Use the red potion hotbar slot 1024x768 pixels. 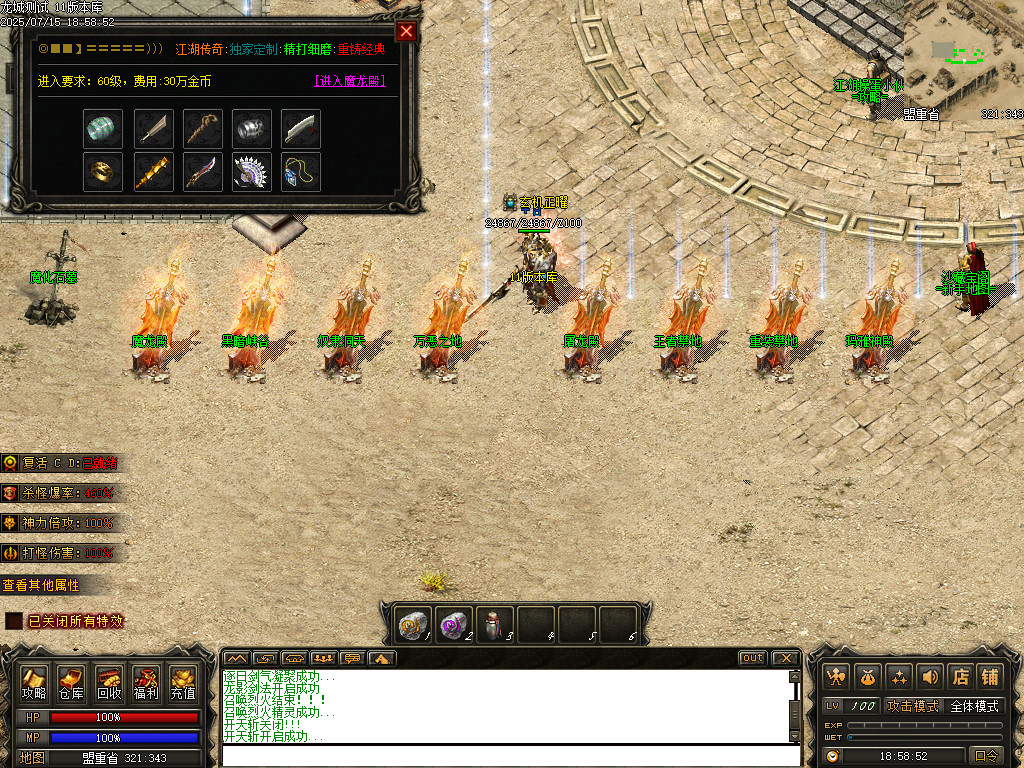494,624
